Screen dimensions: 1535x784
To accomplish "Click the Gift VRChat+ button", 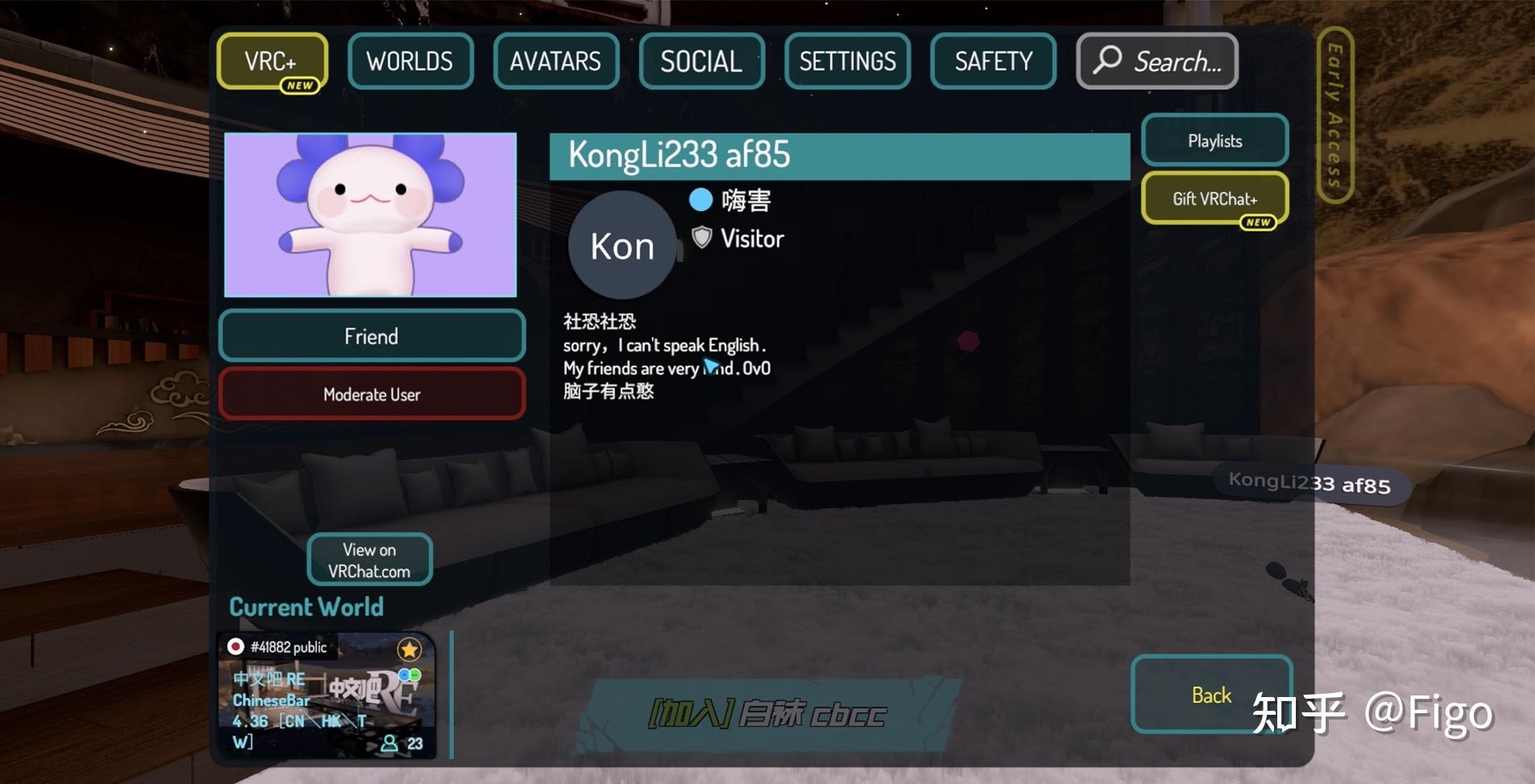I will pos(1214,198).
